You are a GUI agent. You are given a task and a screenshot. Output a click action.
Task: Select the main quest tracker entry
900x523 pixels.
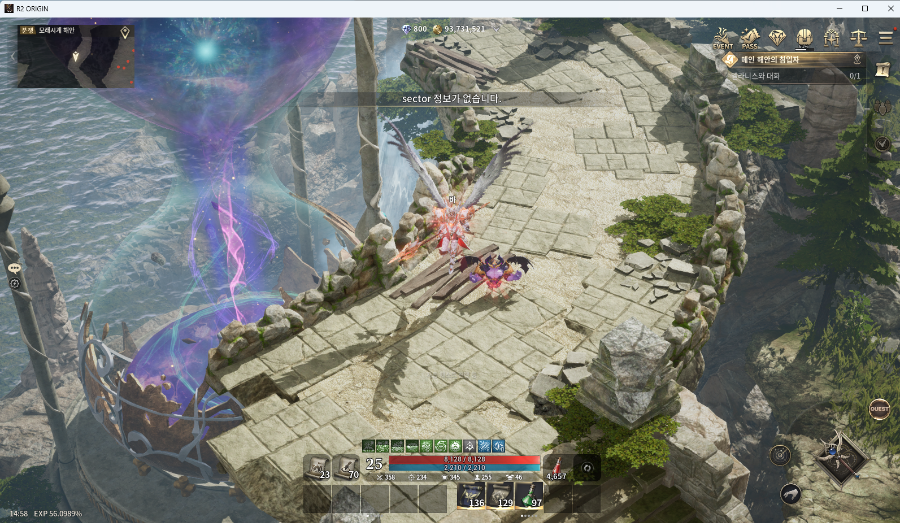click(790, 60)
